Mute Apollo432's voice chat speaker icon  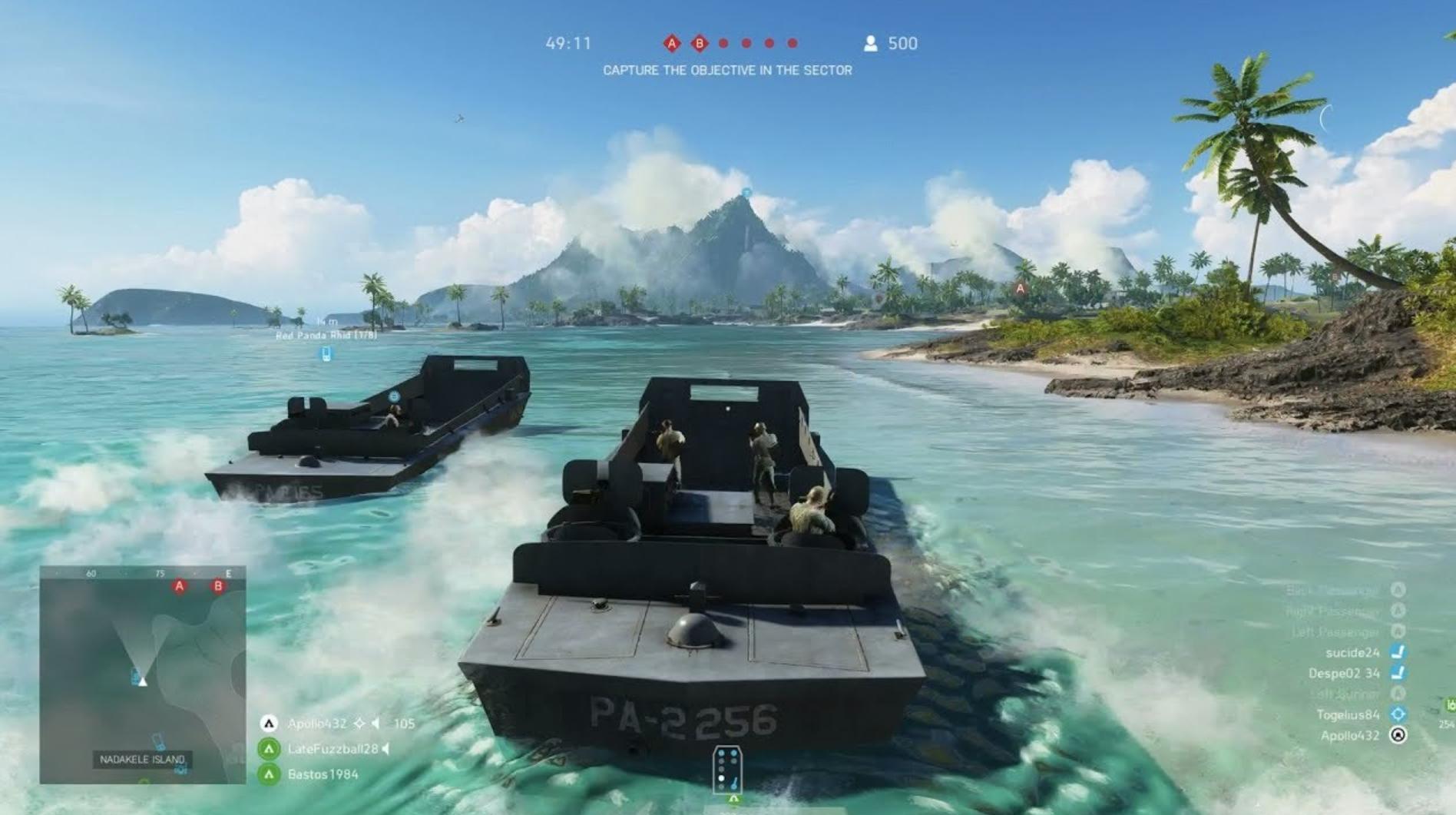[x=376, y=724]
